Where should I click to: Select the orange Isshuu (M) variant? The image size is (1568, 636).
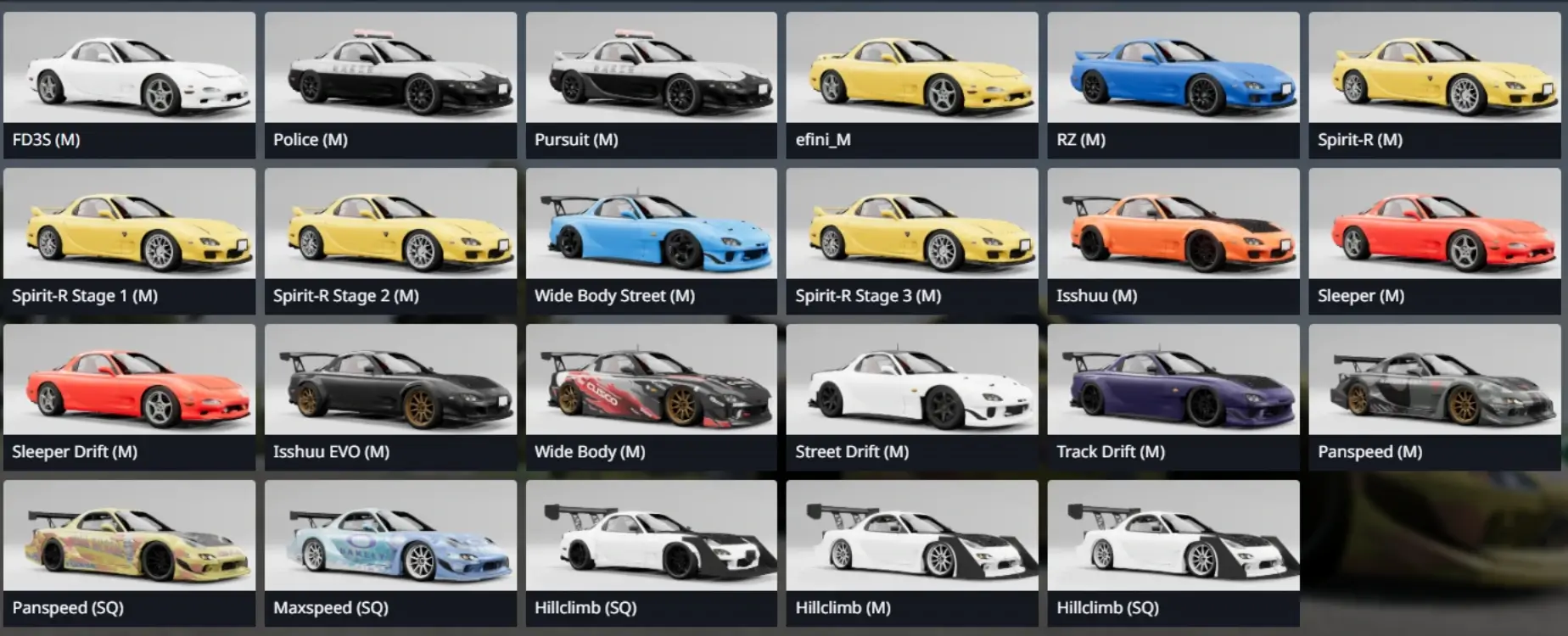(1173, 241)
